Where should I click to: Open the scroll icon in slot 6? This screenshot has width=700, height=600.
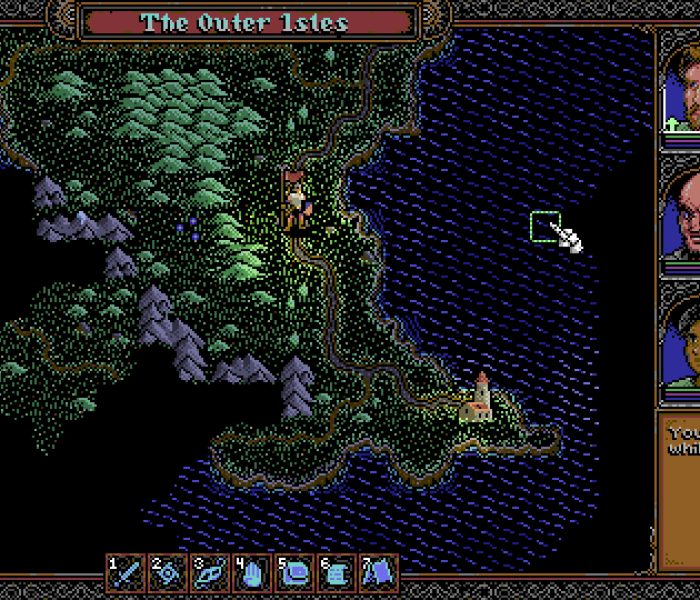[x=337, y=572]
